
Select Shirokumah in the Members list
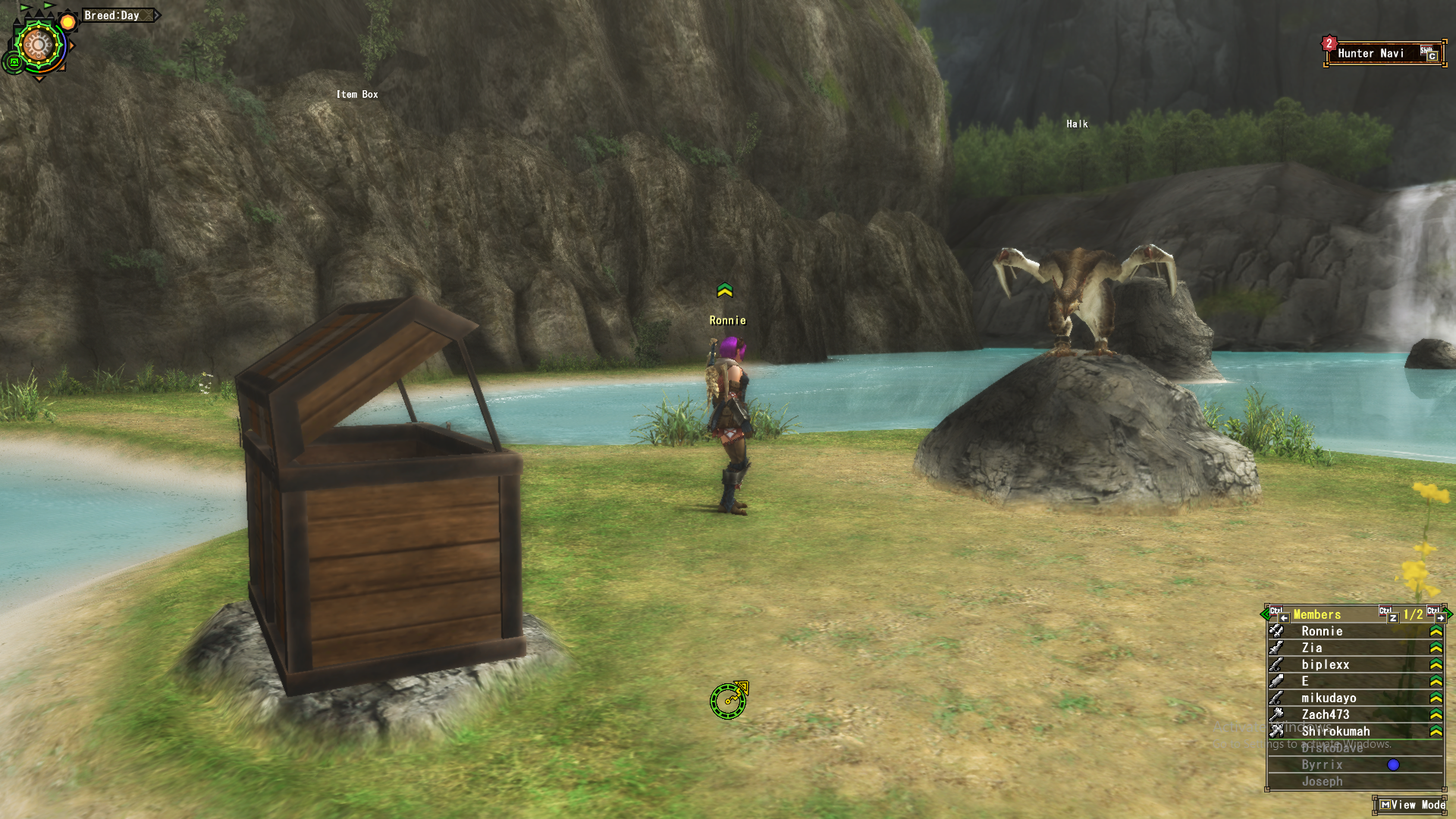click(1335, 732)
